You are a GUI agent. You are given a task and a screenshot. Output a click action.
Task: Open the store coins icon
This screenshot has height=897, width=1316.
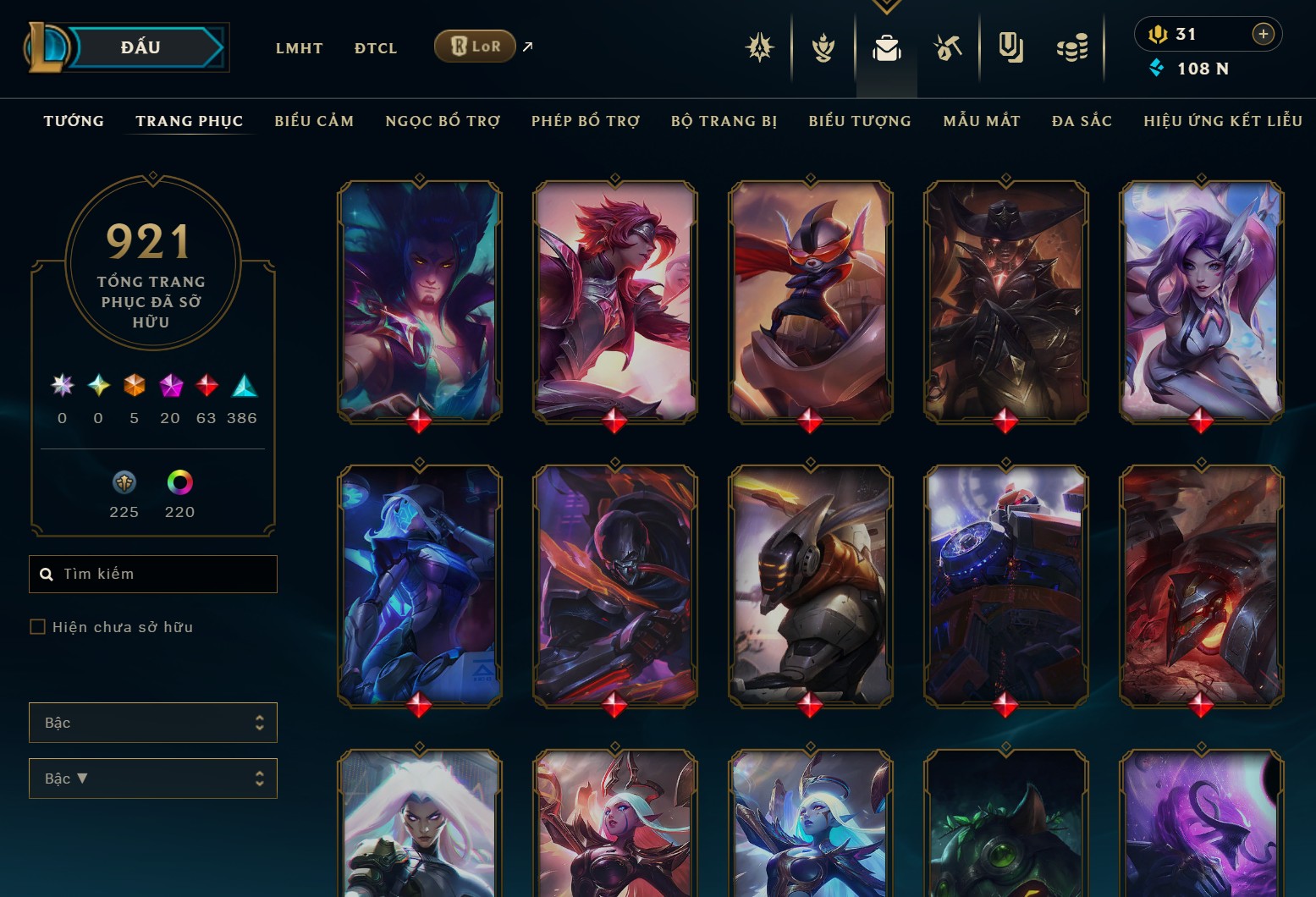click(1072, 48)
